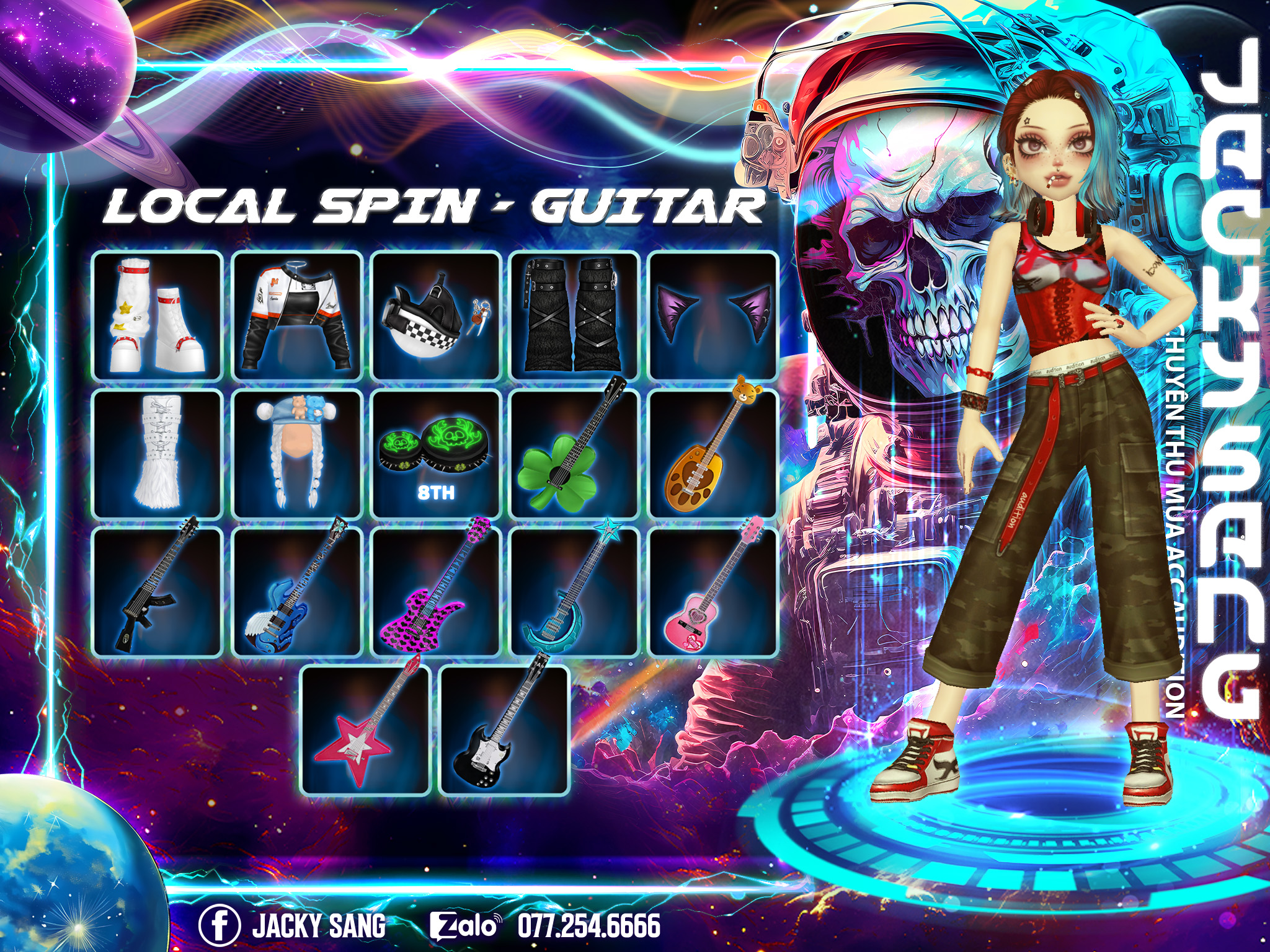Pick the black rifle guitar slot

pyautogui.click(x=158, y=592)
